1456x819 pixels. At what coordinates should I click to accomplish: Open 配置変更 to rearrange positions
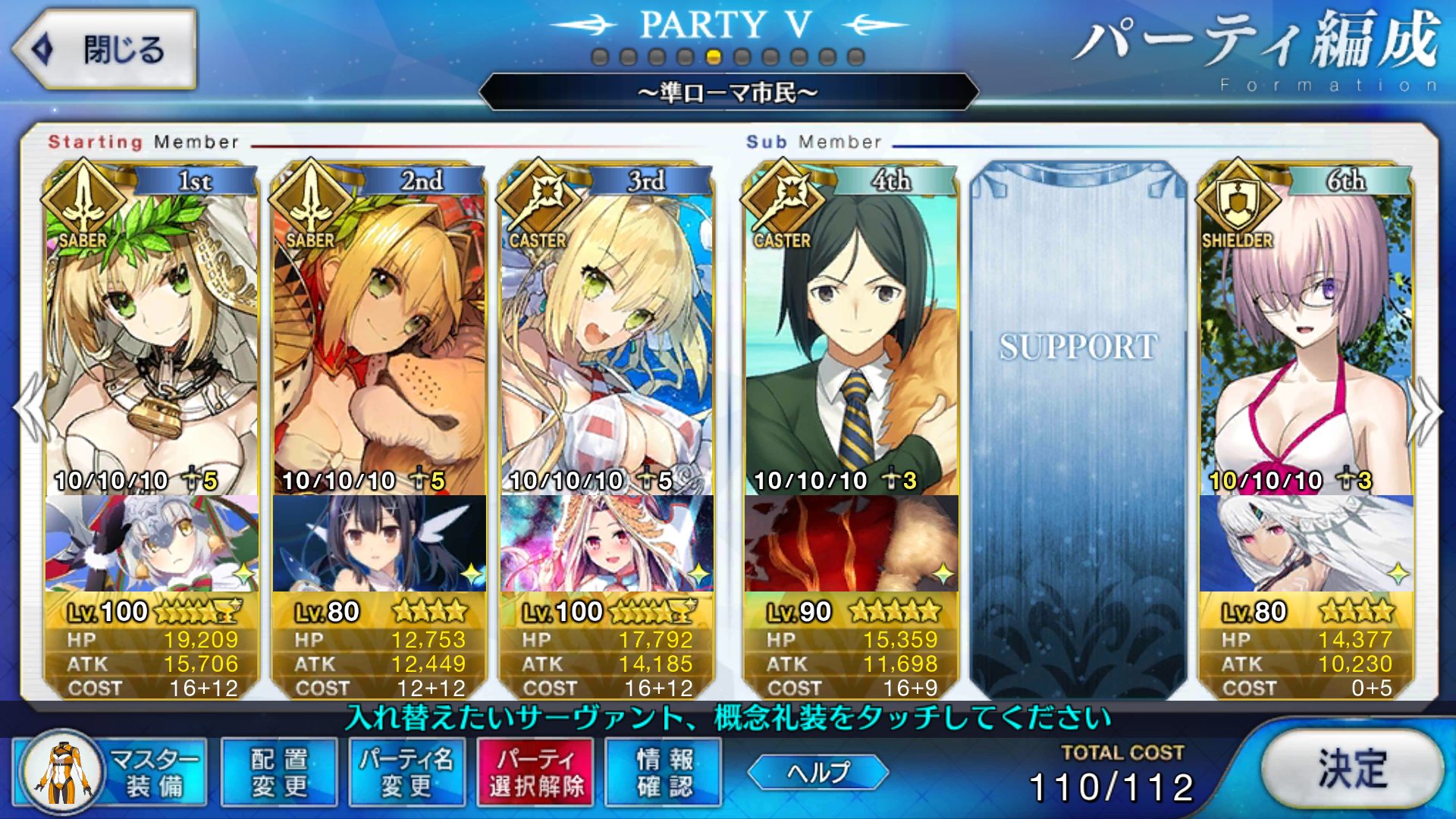(279, 773)
